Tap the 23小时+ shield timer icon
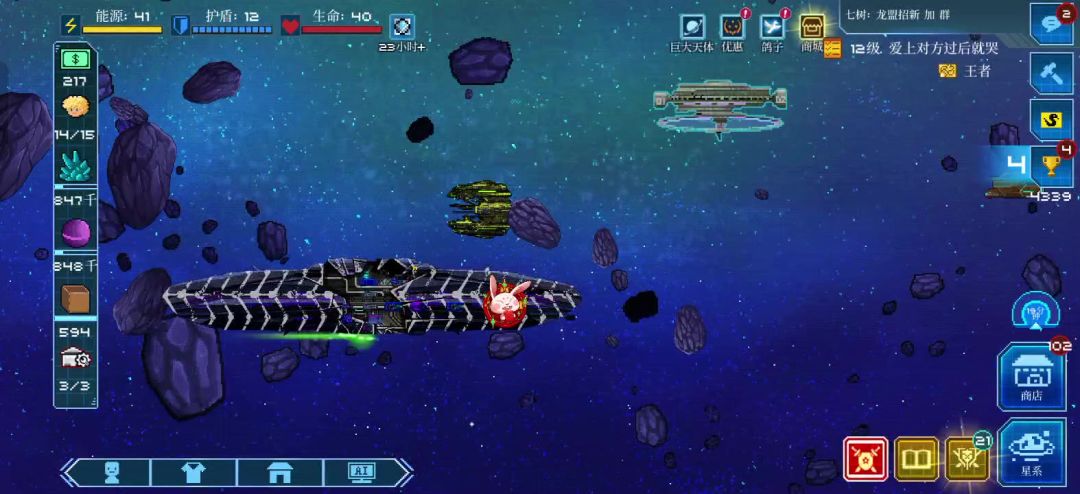This screenshot has height=494, width=1080. tap(402, 27)
